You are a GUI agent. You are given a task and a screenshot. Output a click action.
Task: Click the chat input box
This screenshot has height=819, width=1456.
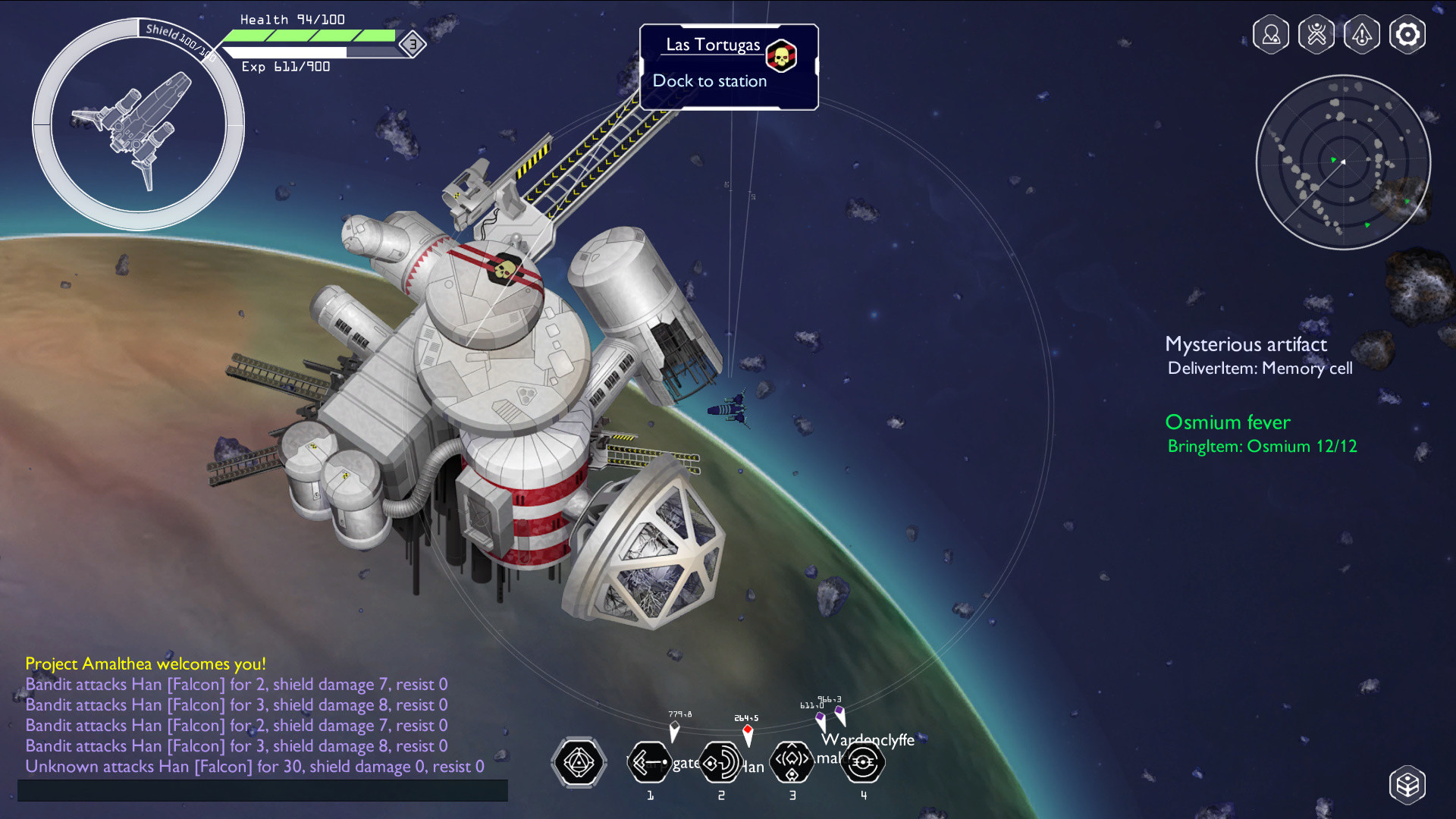[262, 790]
